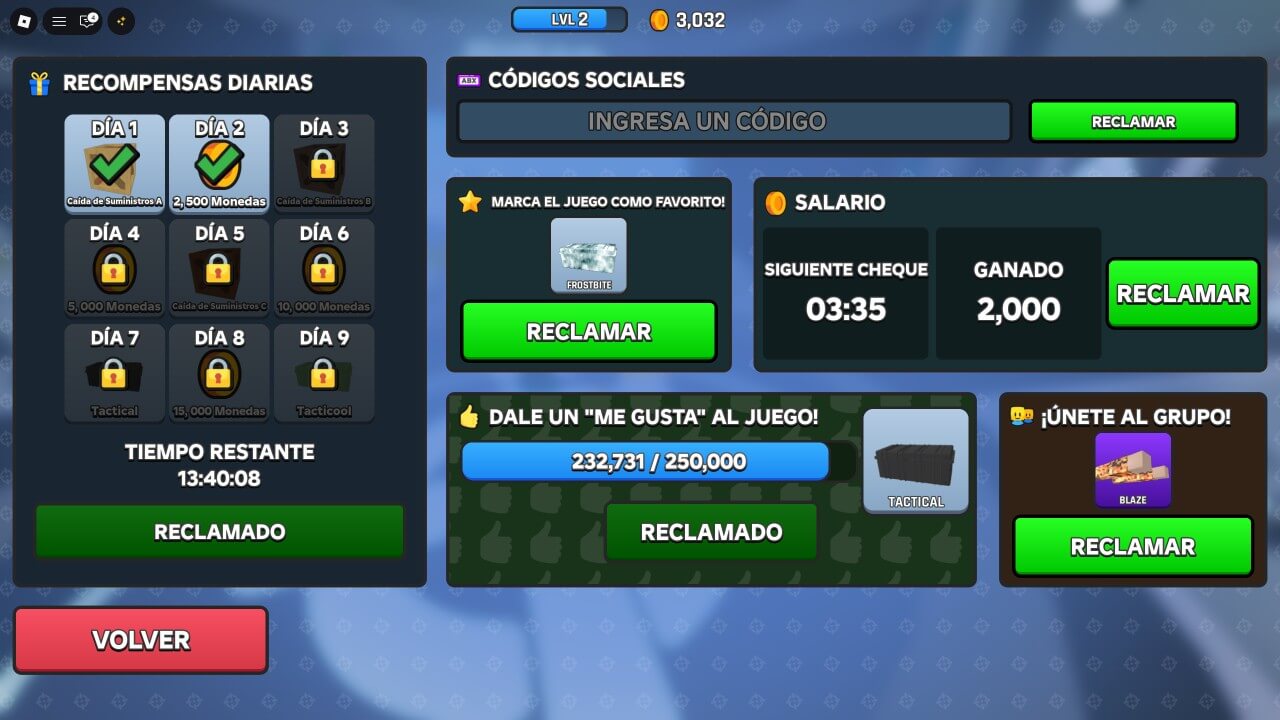
Task: Click the golden sparkle icon near top-left
Action: click(x=120, y=21)
